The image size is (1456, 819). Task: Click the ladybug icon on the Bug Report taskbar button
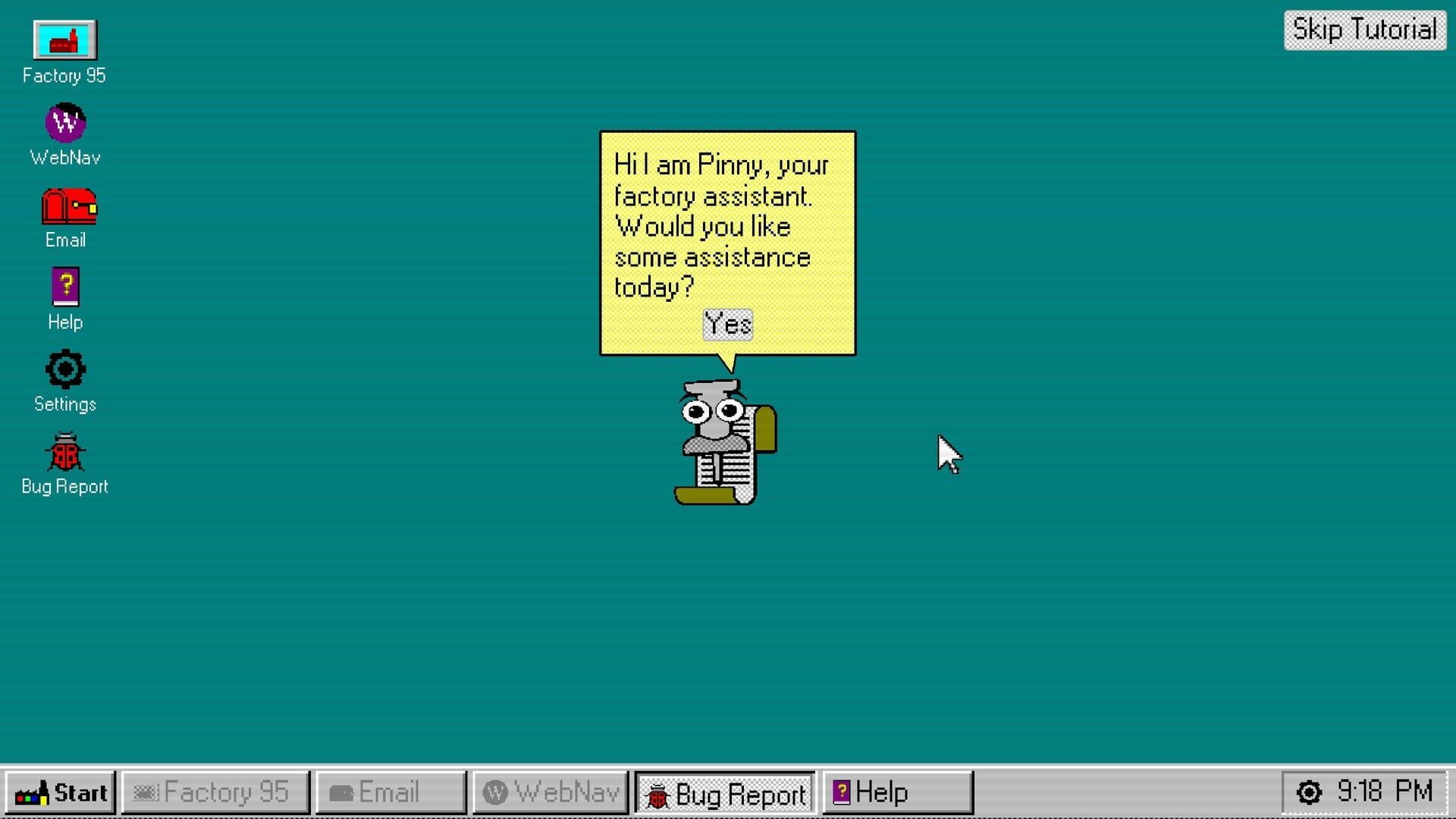click(x=657, y=793)
